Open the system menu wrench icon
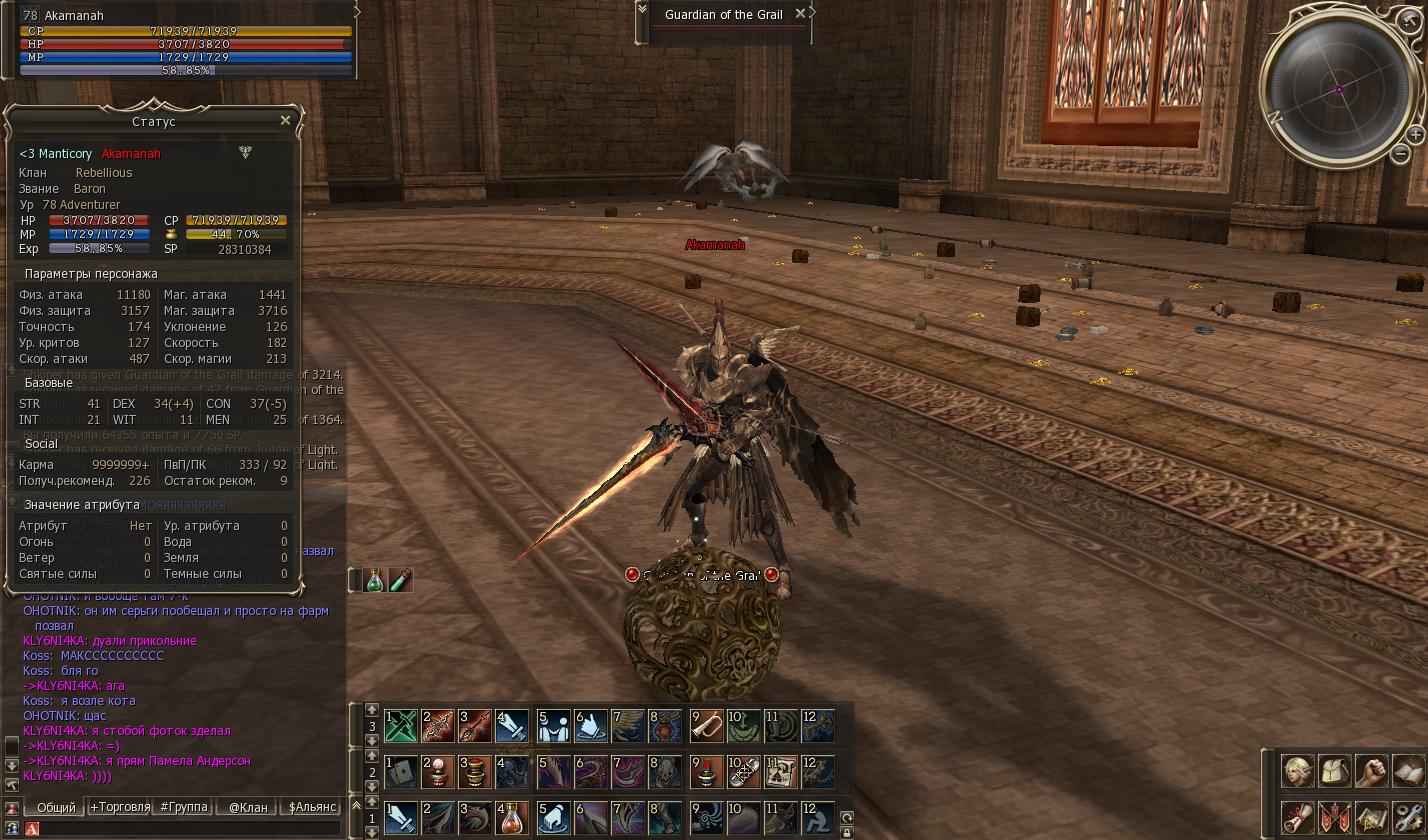This screenshot has width=1428, height=840. (1407, 816)
